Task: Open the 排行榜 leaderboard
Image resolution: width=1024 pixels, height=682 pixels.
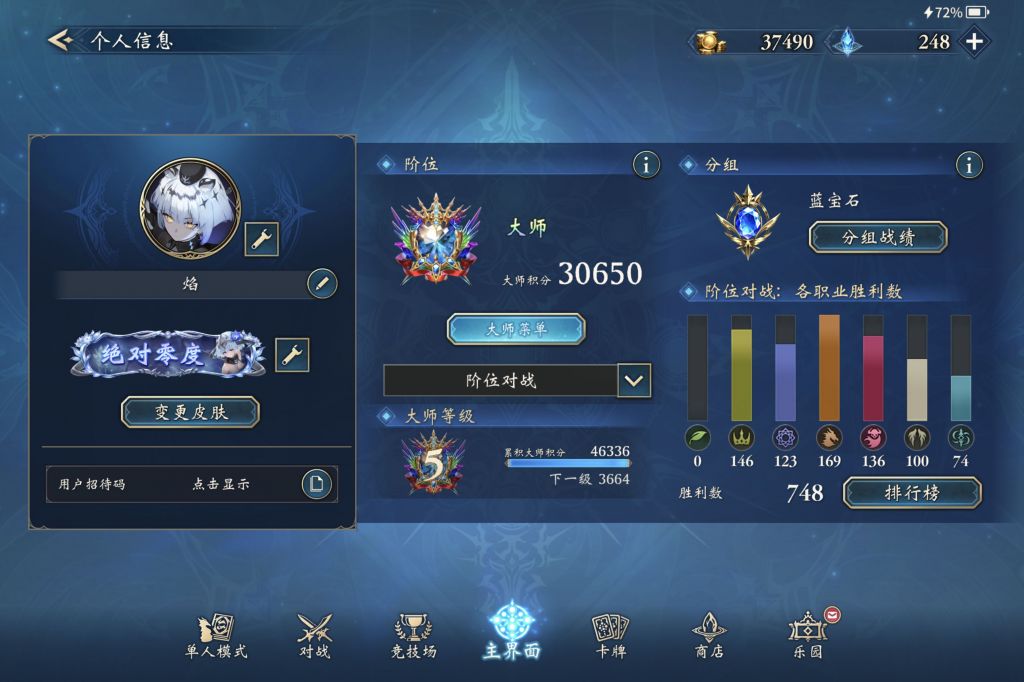Action: [x=912, y=493]
